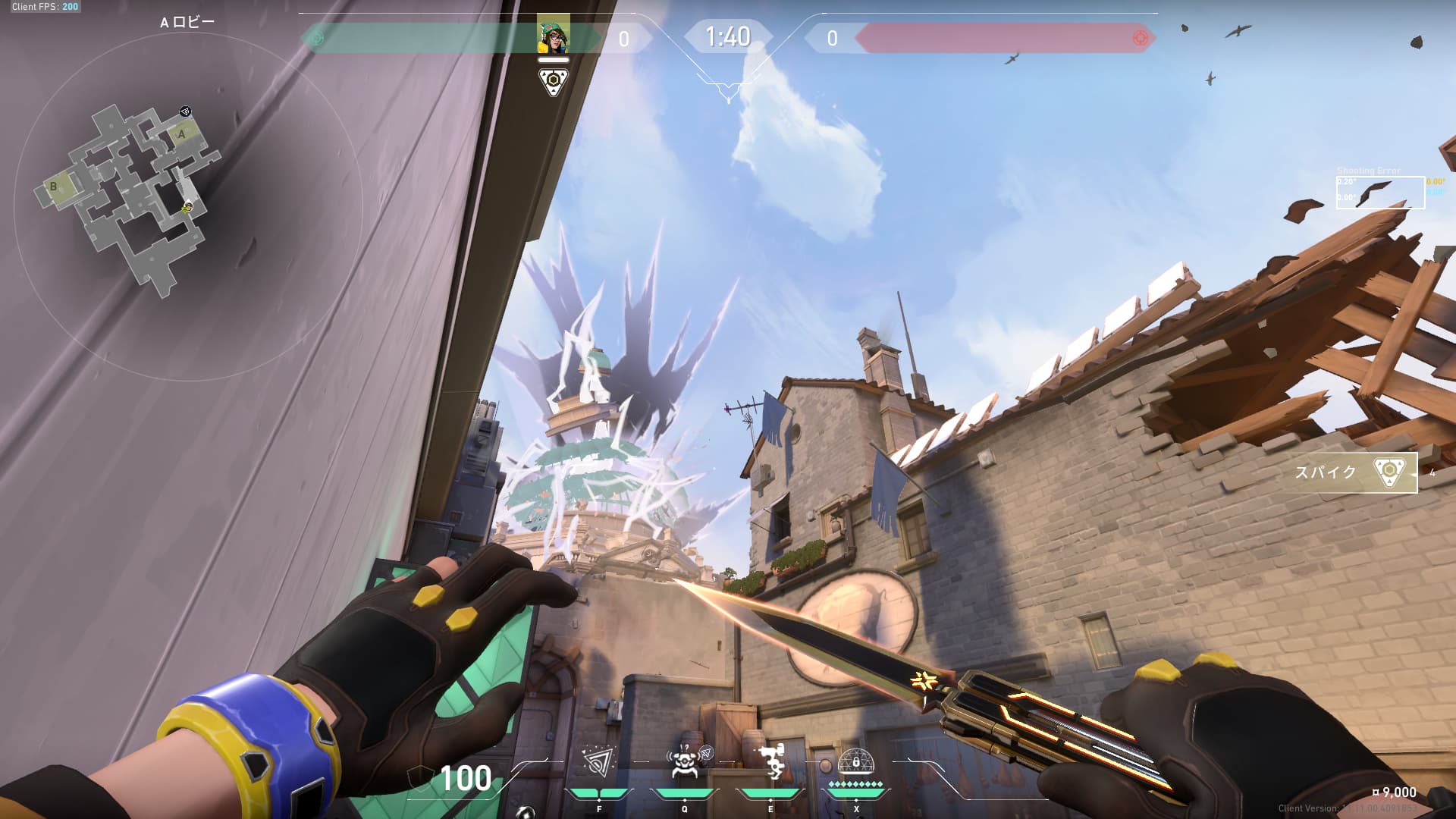Image resolution: width=1456 pixels, height=819 pixels.
Task: Click the A site marker on the minimap
Action: [181, 135]
